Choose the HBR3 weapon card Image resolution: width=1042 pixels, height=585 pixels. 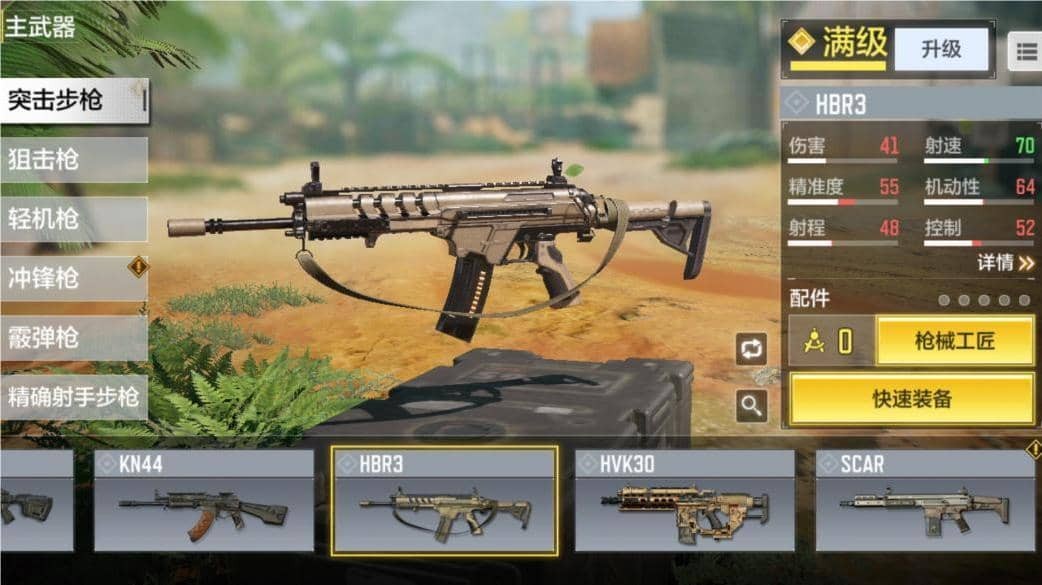point(445,501)
